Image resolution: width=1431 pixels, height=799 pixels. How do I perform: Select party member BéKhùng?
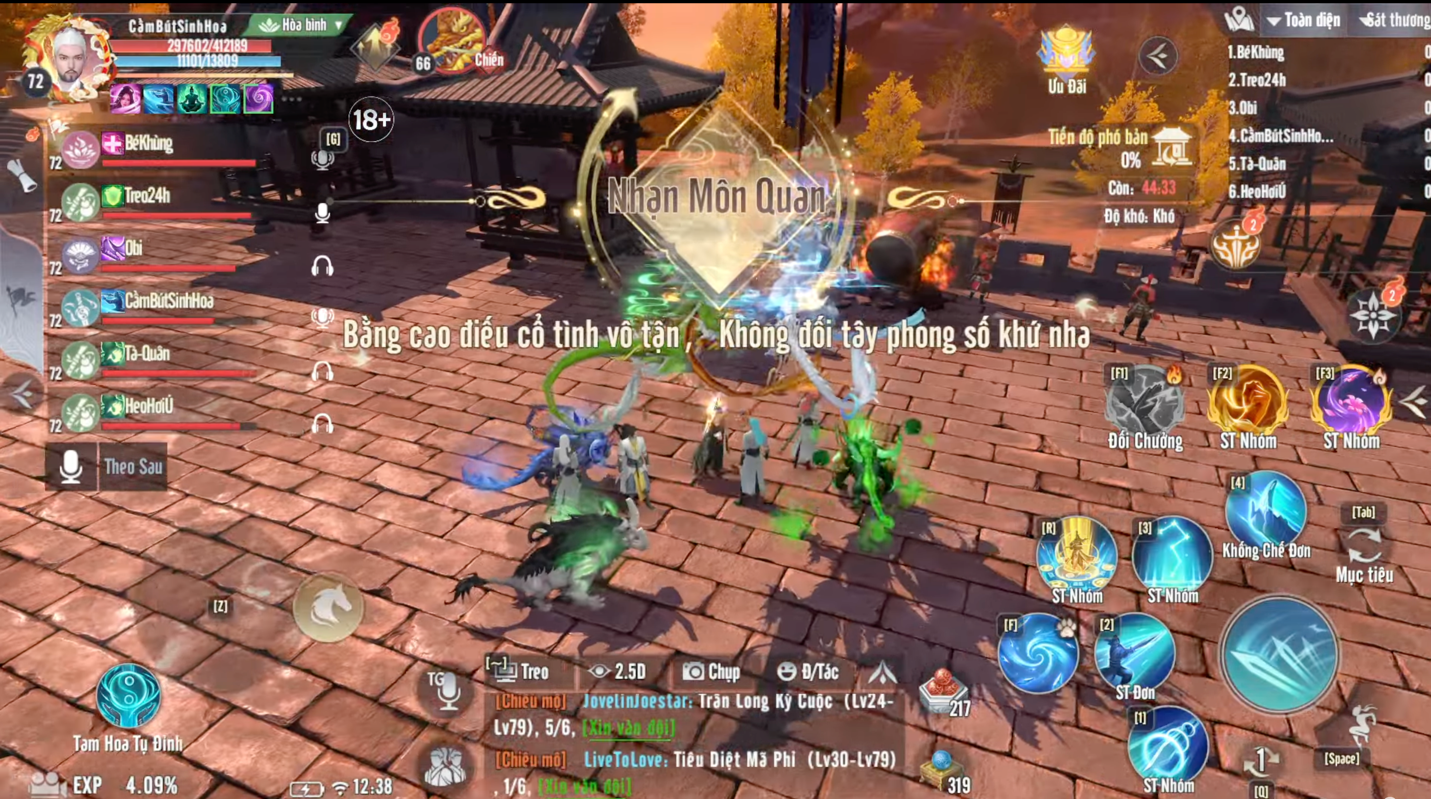[x=148, y=145]
